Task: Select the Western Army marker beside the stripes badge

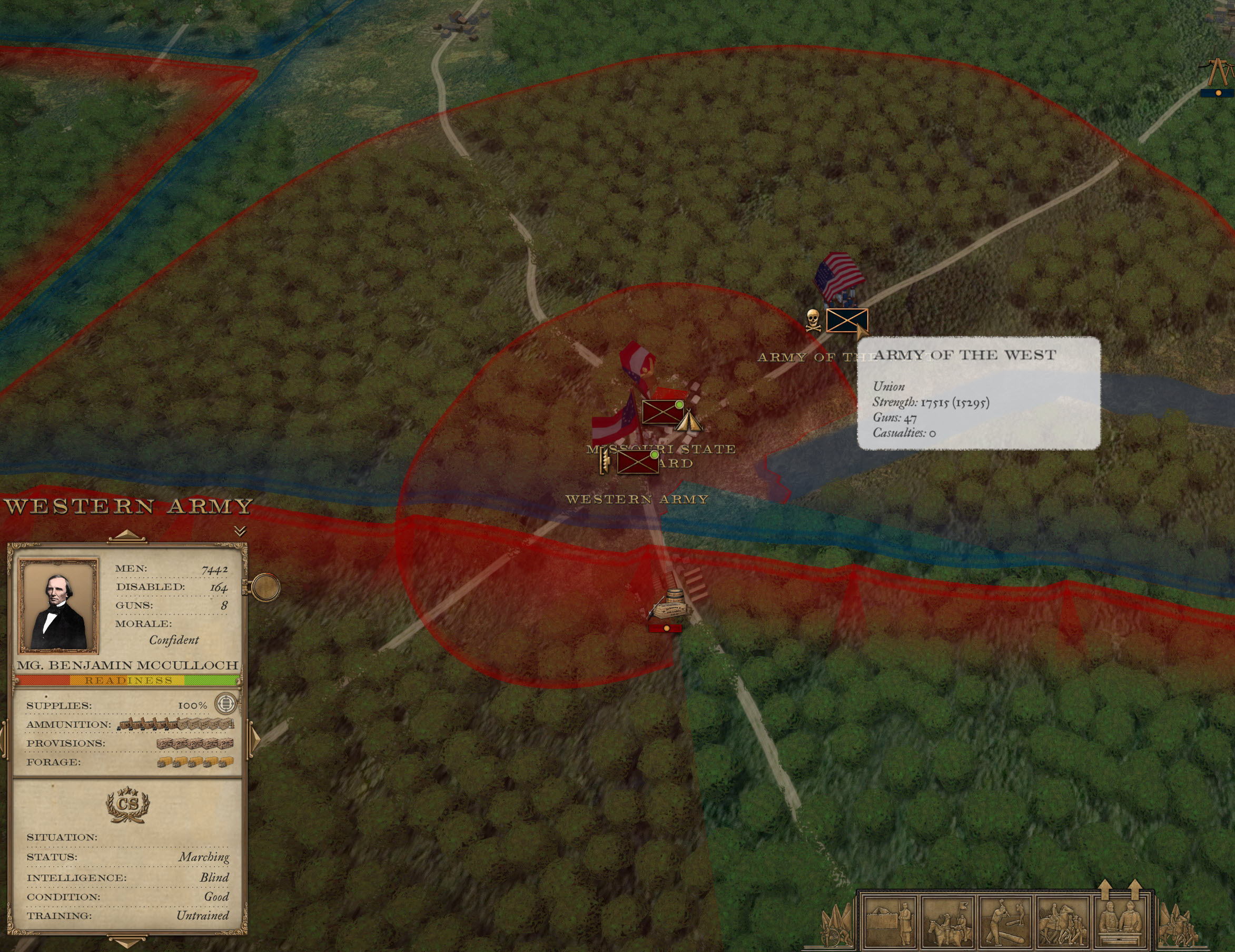Action: tap(637, 462)
